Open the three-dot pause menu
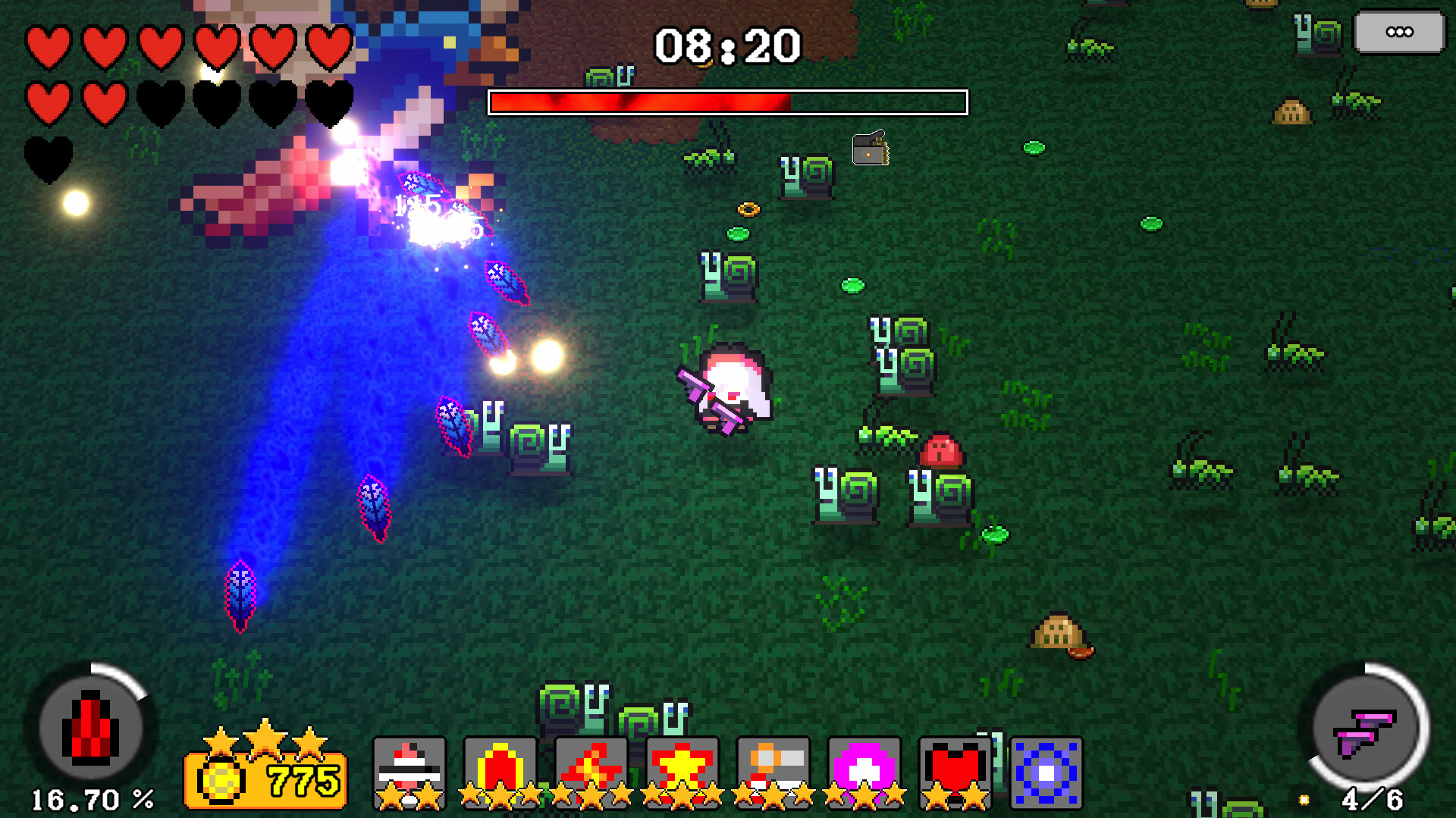This screenshot has height=818, width=1456. point(1399,32)
